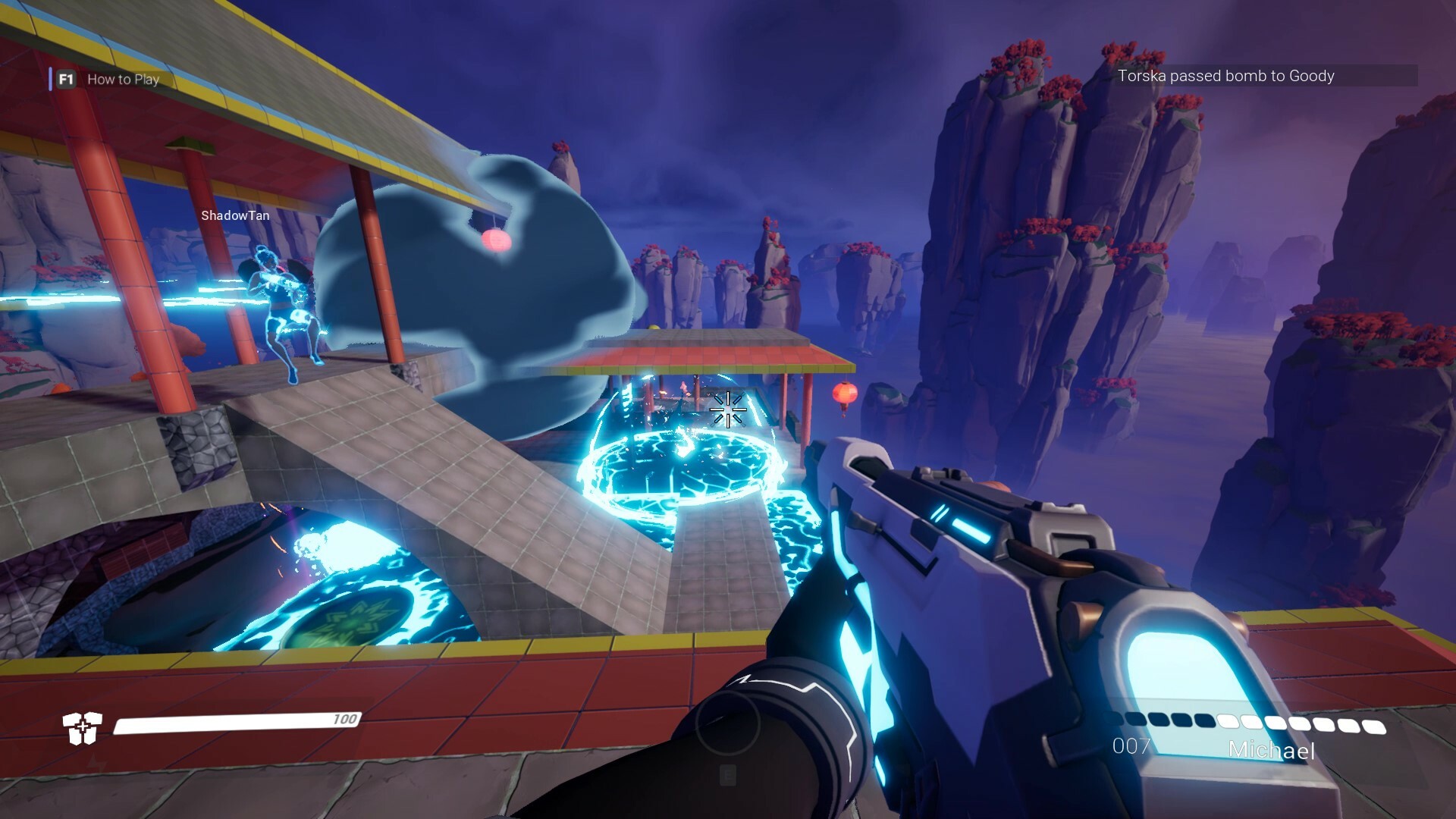Select the ShadowTan player nameplate
The height and width of the screenshot is (819, 1456).
235,215
